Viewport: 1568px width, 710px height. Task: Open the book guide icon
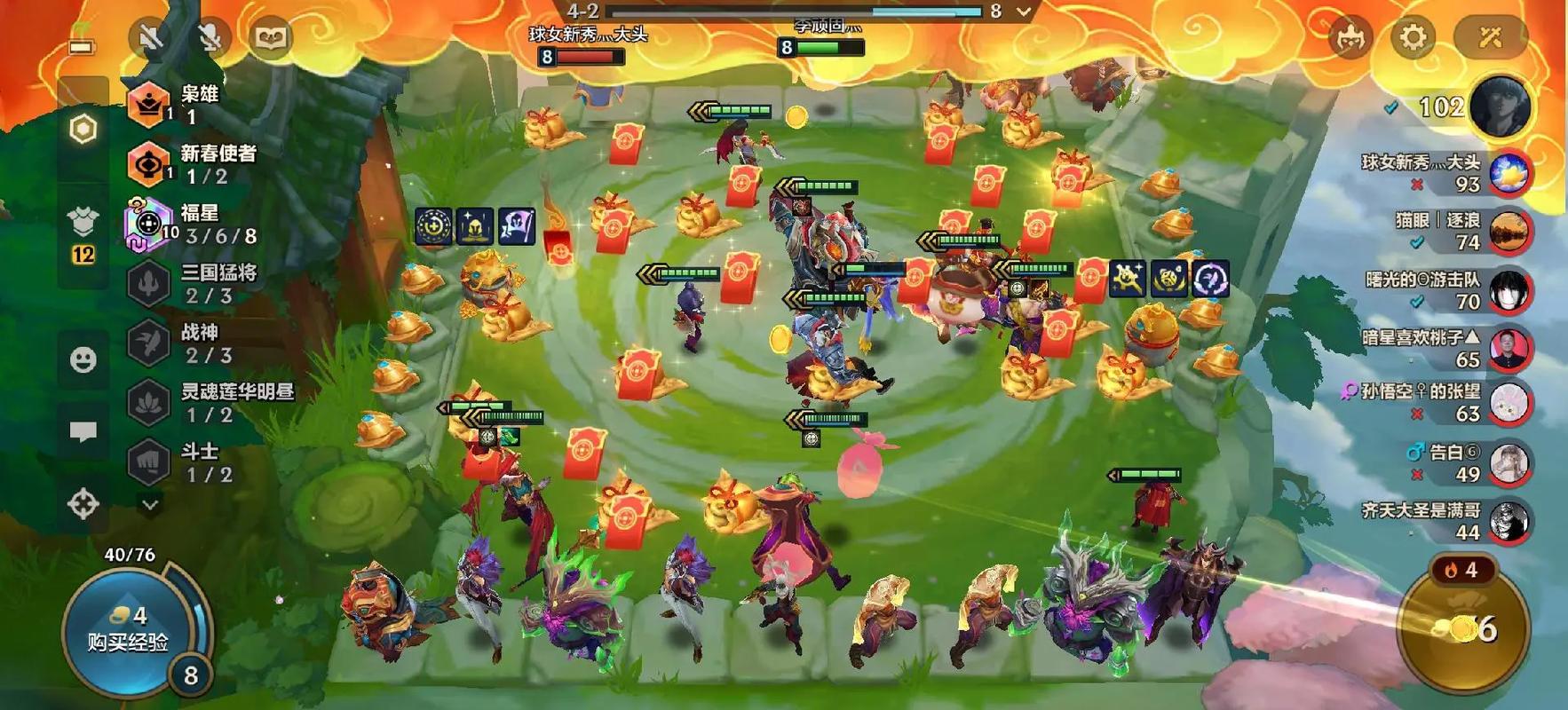tap(270, 37)
